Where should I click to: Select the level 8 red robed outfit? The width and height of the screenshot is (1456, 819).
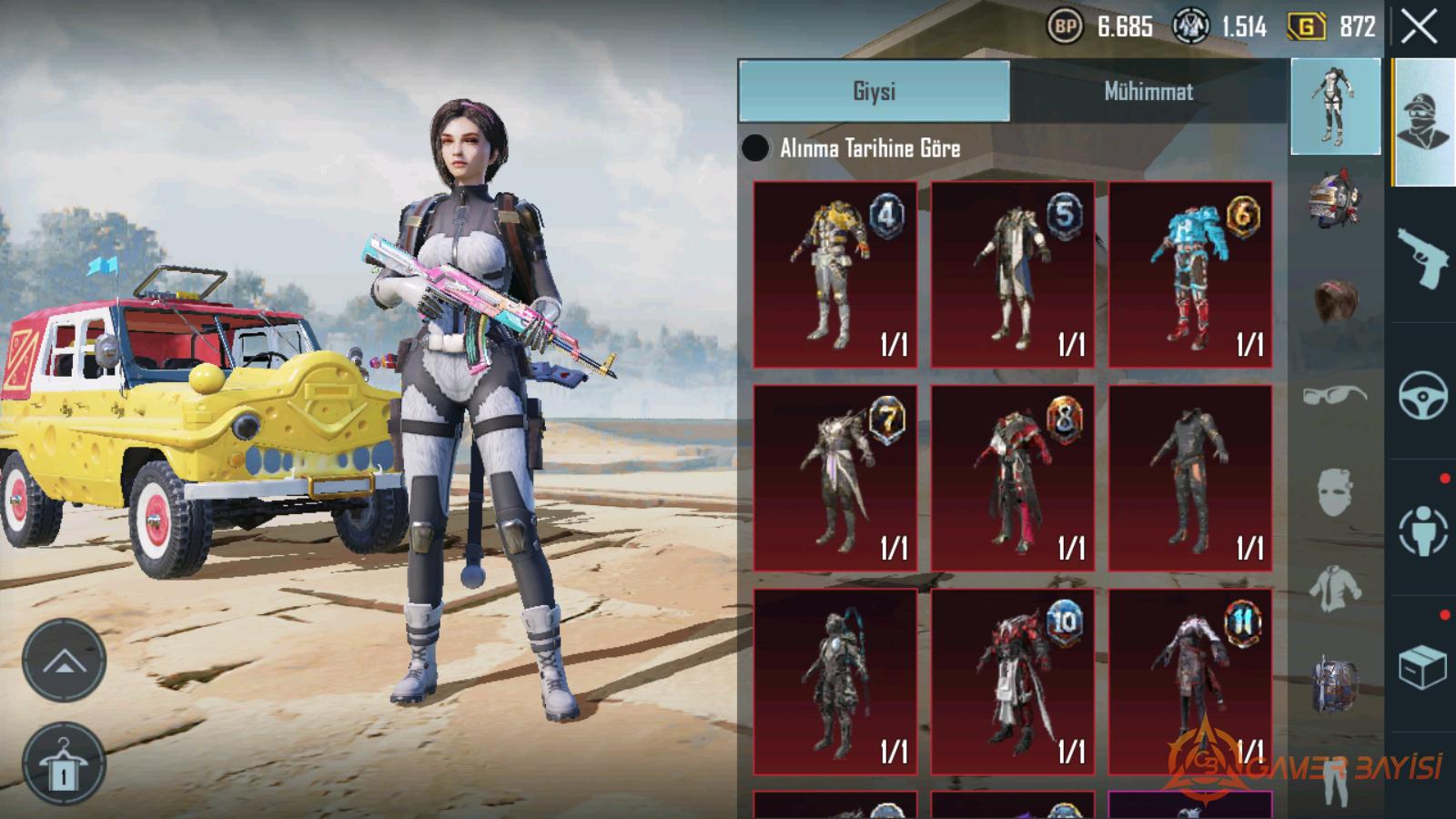(x=1012, y=478)
